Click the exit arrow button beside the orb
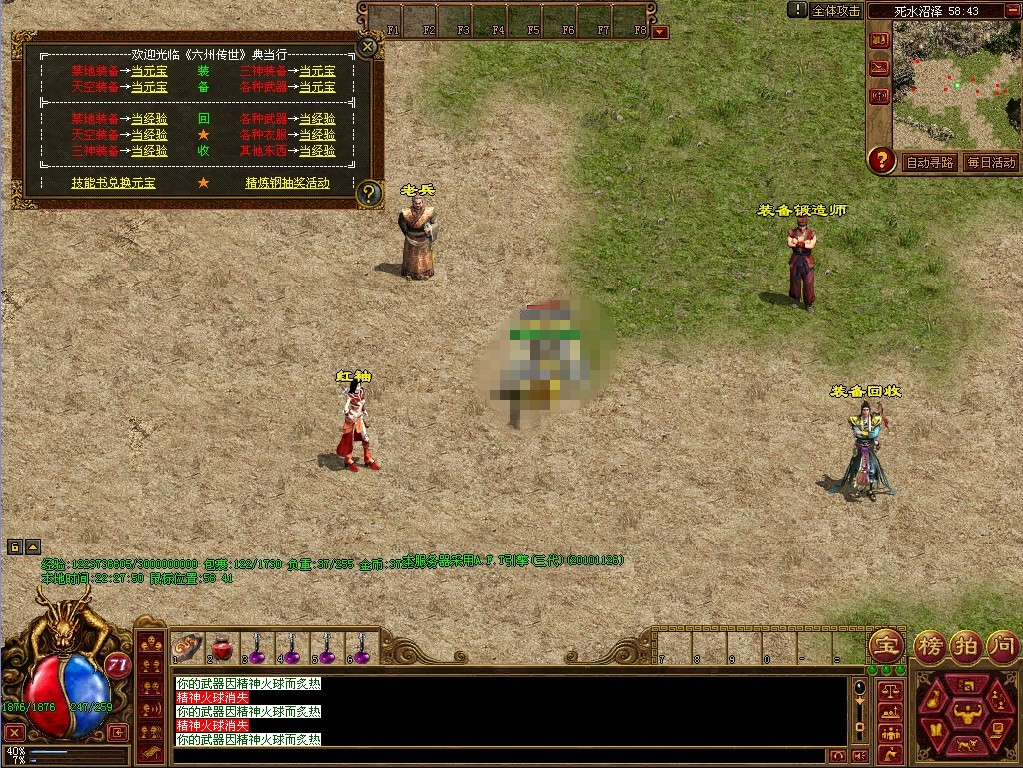 118,732
